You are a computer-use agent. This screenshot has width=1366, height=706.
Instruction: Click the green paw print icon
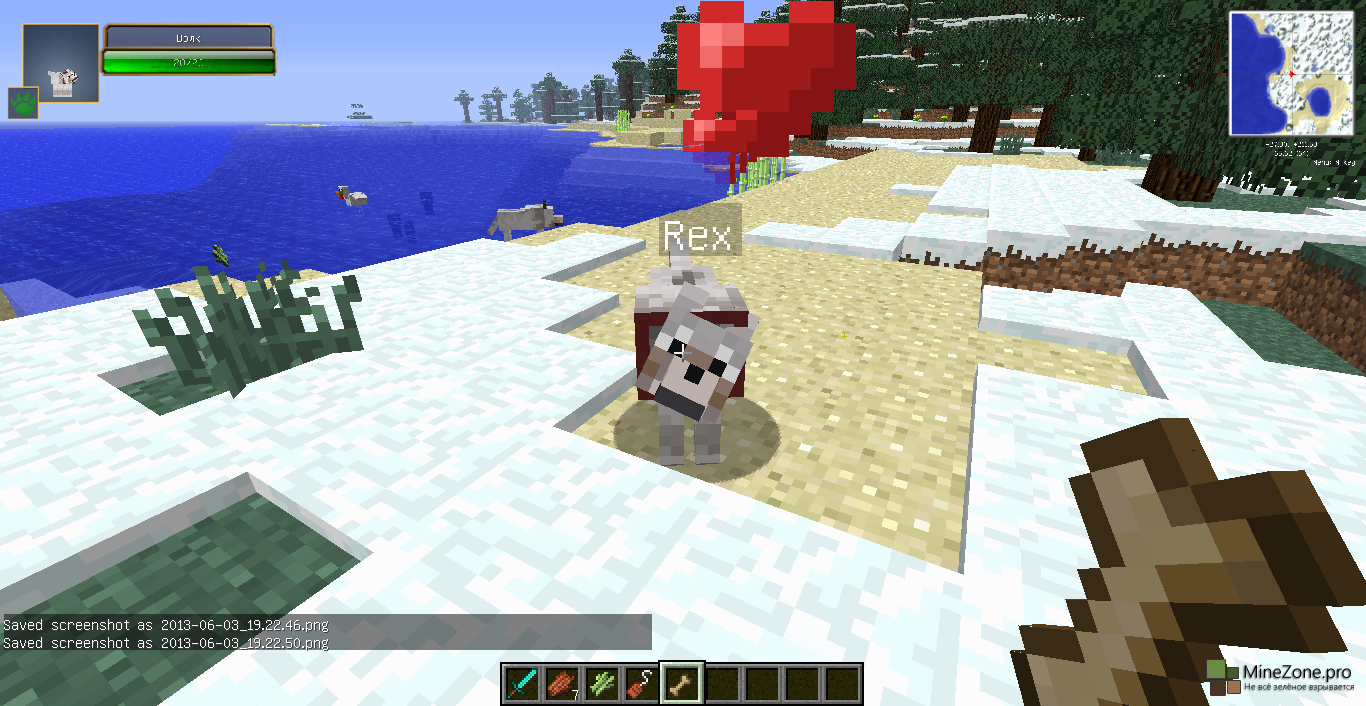pos(23,103)
